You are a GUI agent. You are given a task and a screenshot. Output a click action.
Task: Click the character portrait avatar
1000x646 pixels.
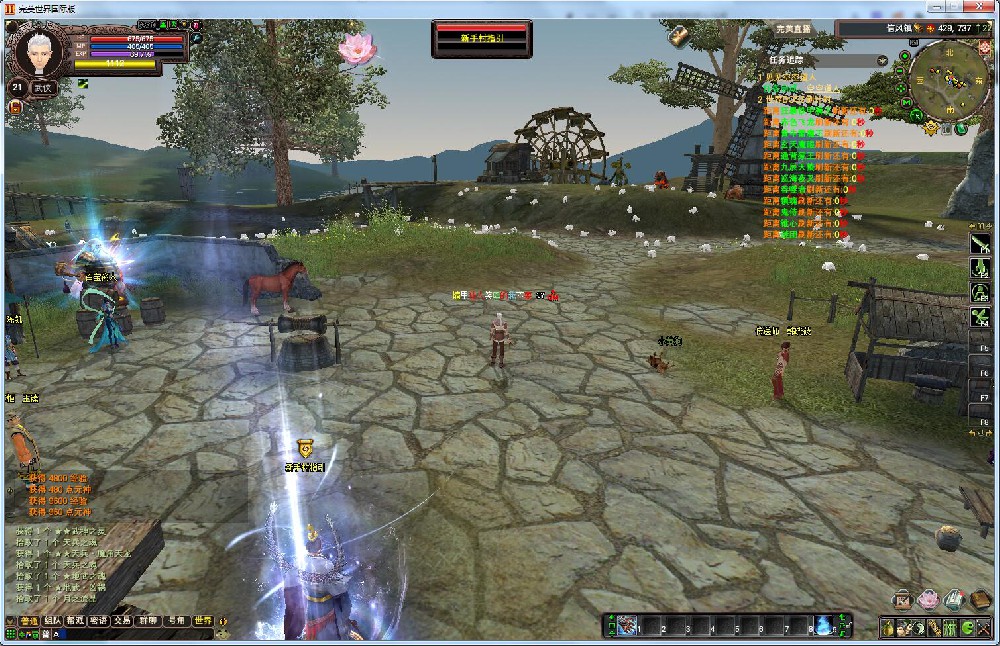[x=40, y=50]
